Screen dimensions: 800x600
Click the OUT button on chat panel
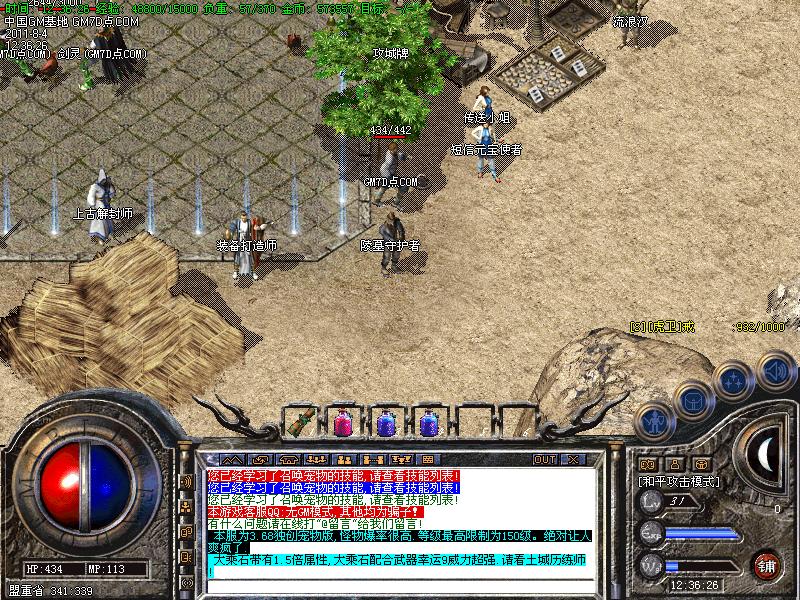[544, 459]
